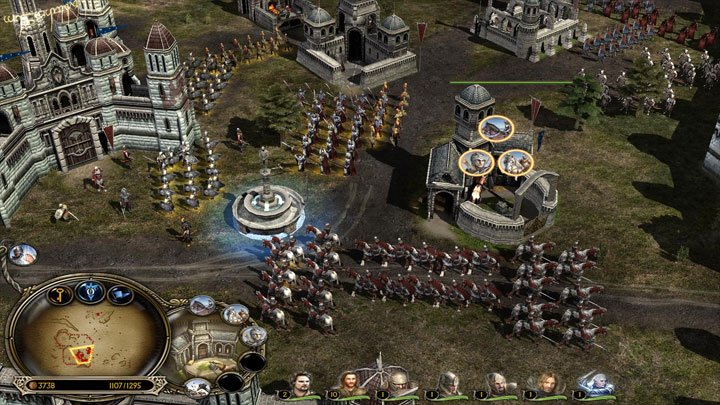
Task: Select the hero portrait marked level 10
Action: click(349, 385)
